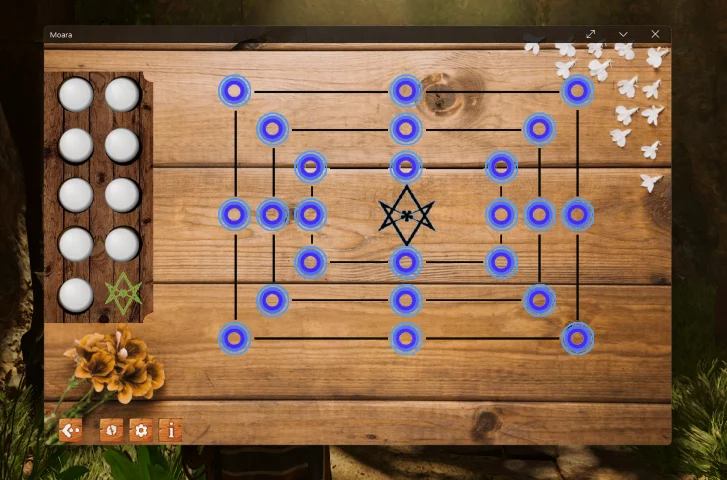Select the outer square's top-left corner point
This screenshot has height=480, width=727.
[234, 91]
